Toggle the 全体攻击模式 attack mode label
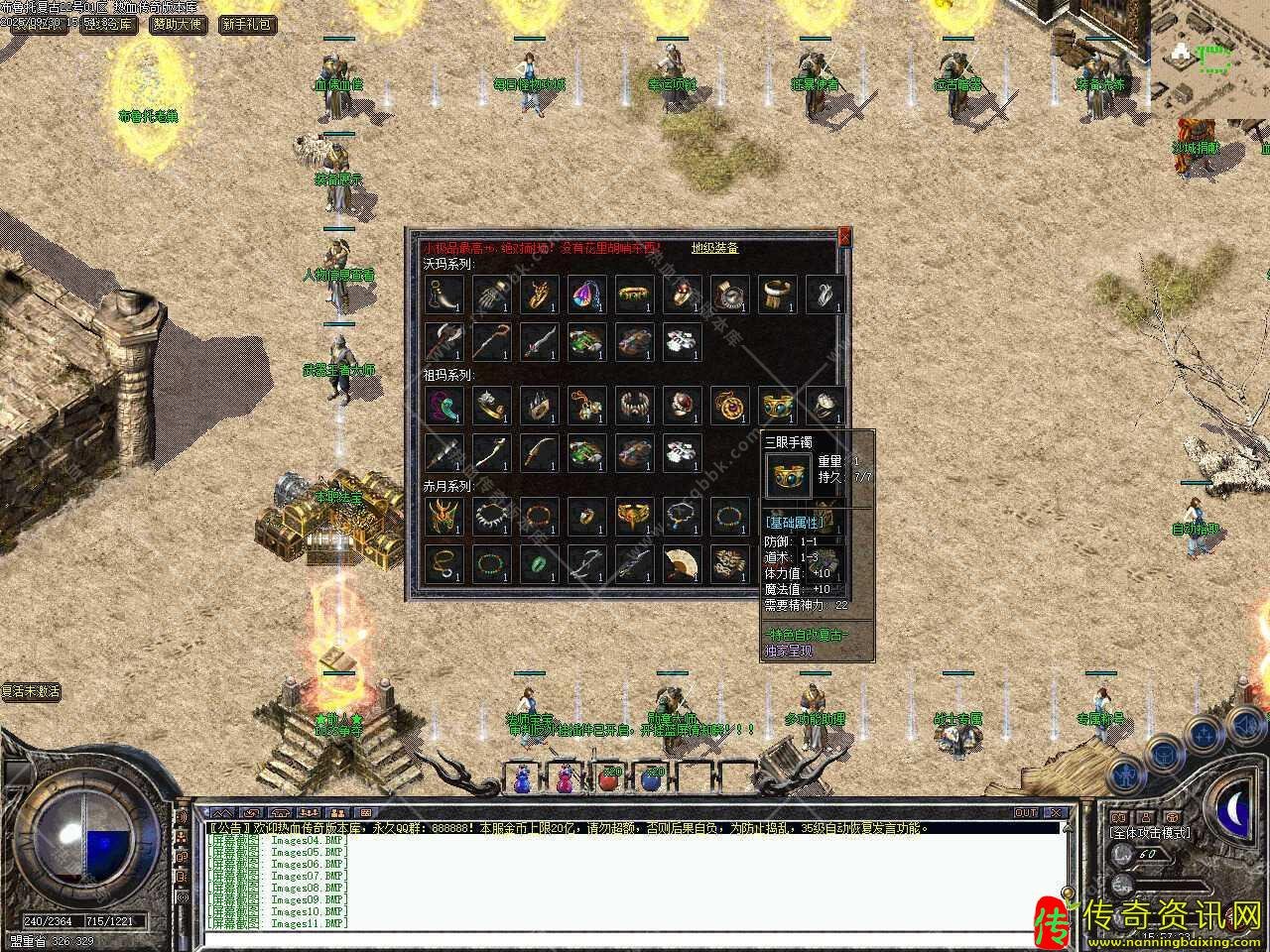 [1151, 833]
